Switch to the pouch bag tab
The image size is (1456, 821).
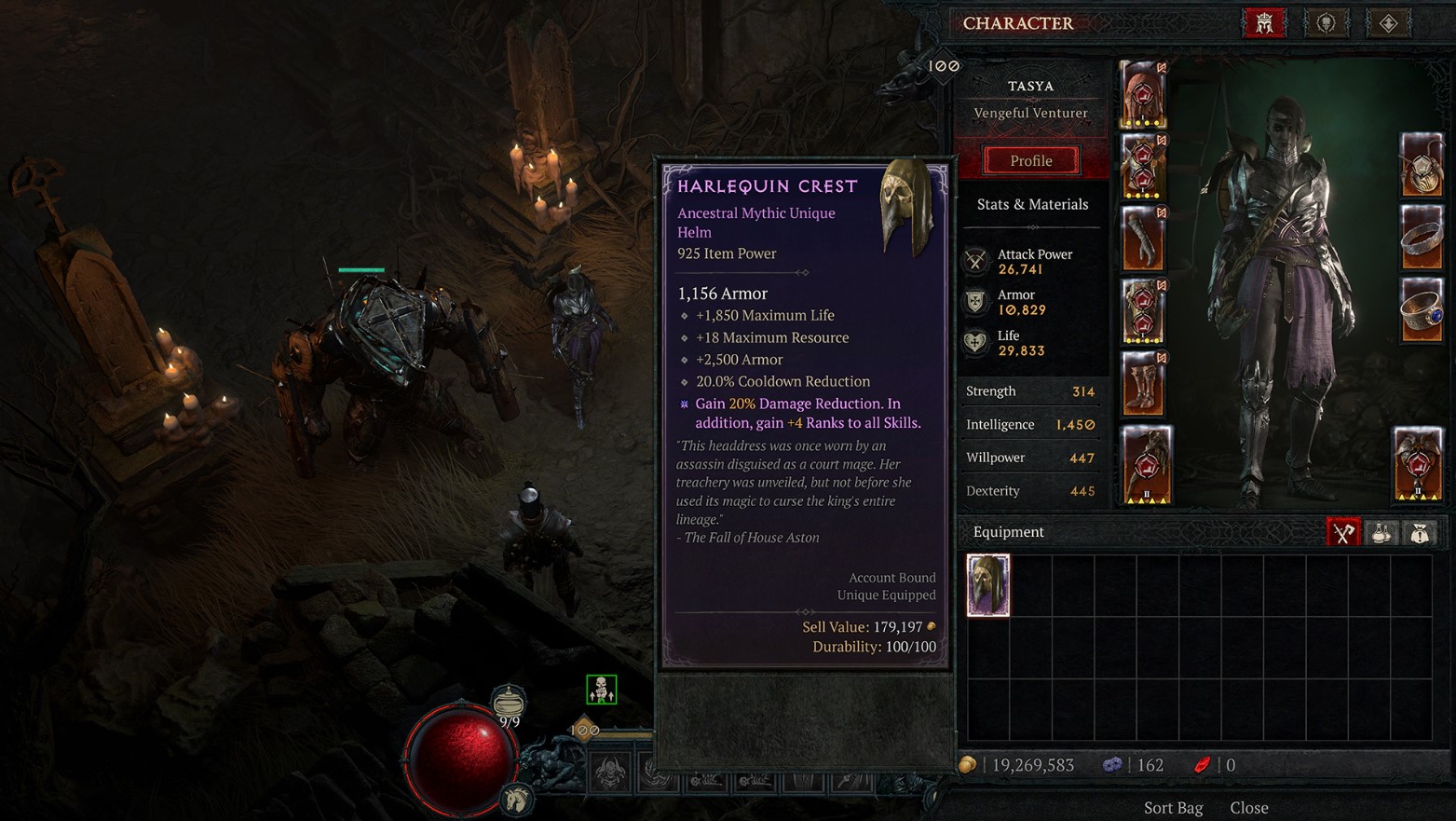(1420, 532)
